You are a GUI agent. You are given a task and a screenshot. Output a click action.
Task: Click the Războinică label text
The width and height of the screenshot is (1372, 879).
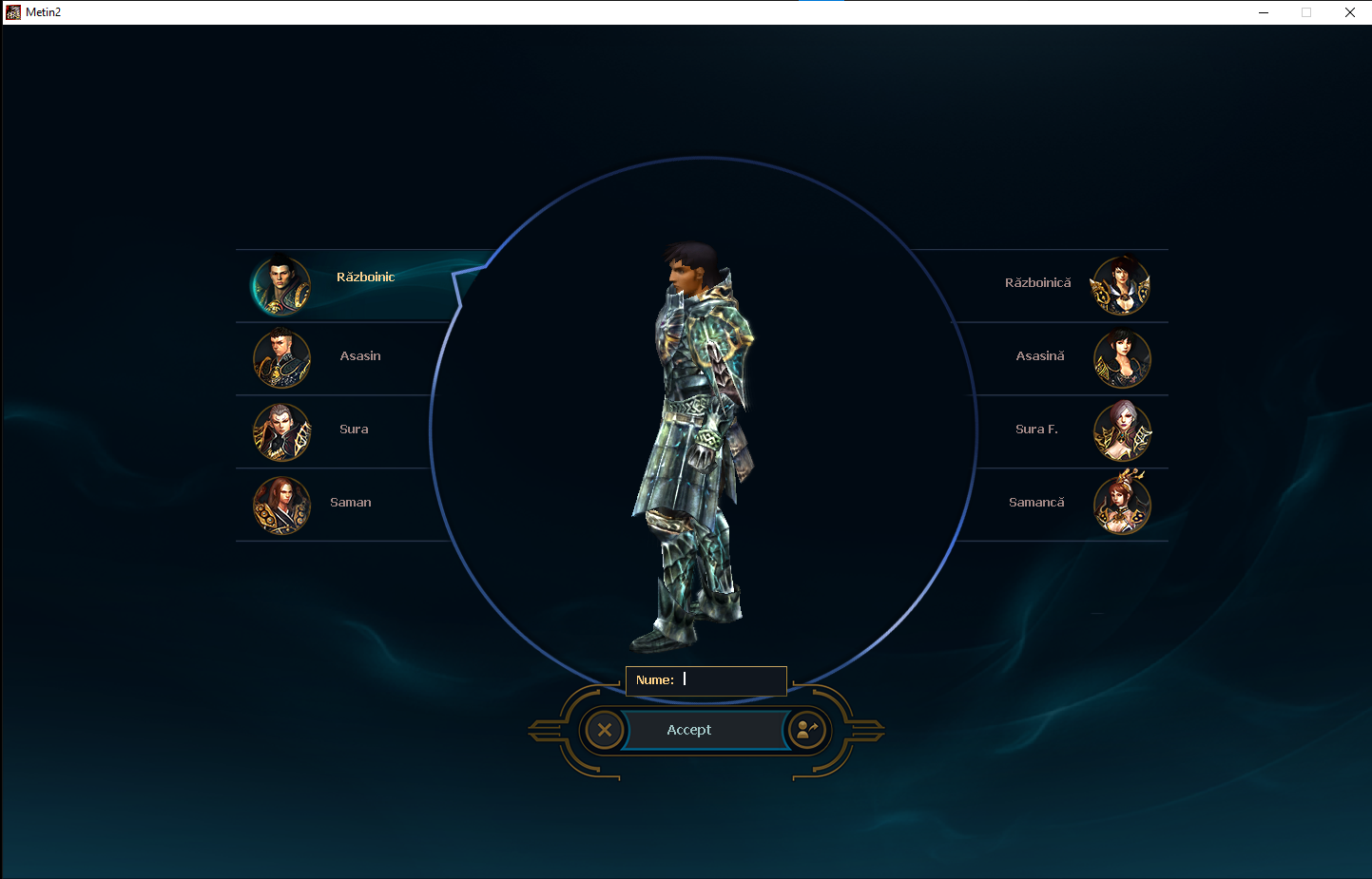point(1037,282)
